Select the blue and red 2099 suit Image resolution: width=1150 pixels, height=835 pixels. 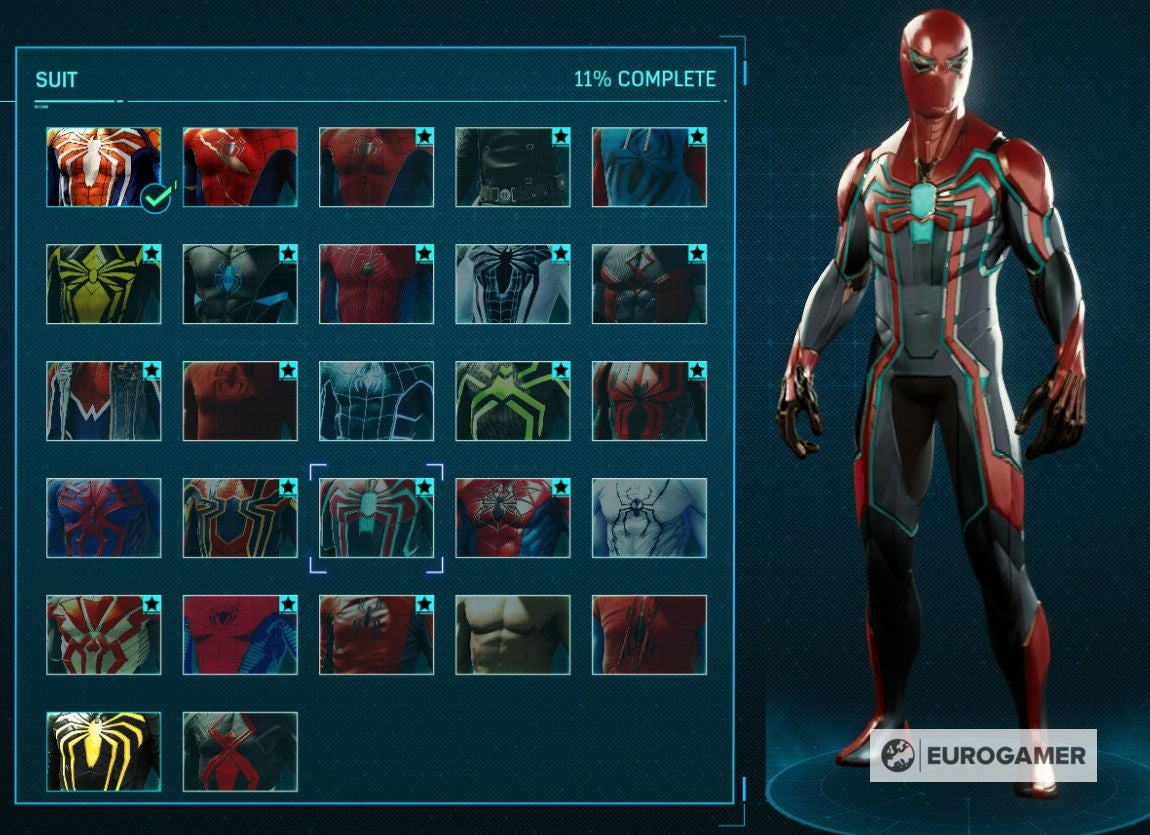point(103,518)
